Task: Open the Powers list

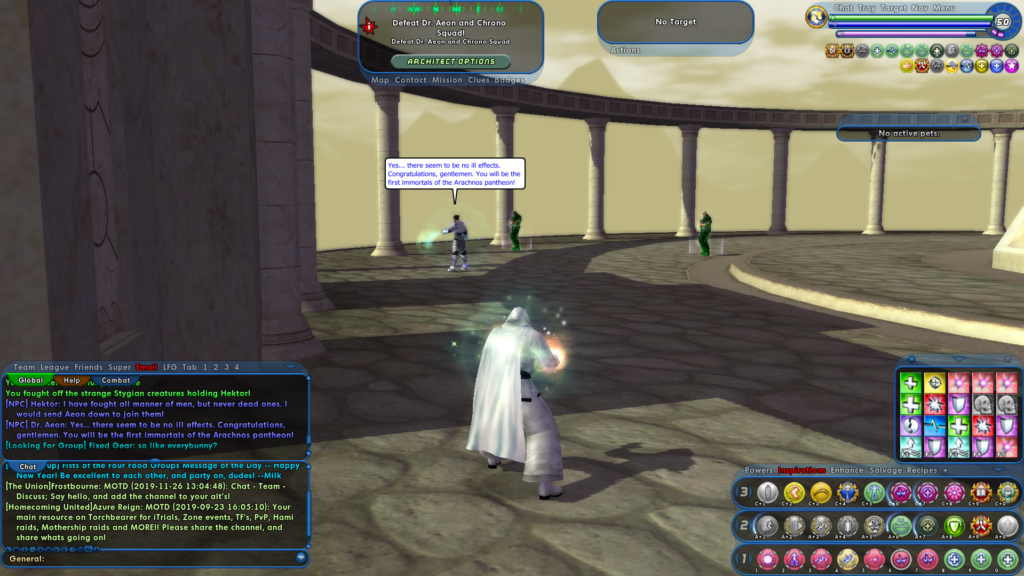Action: pyautogui.click(x=758, y=470)
